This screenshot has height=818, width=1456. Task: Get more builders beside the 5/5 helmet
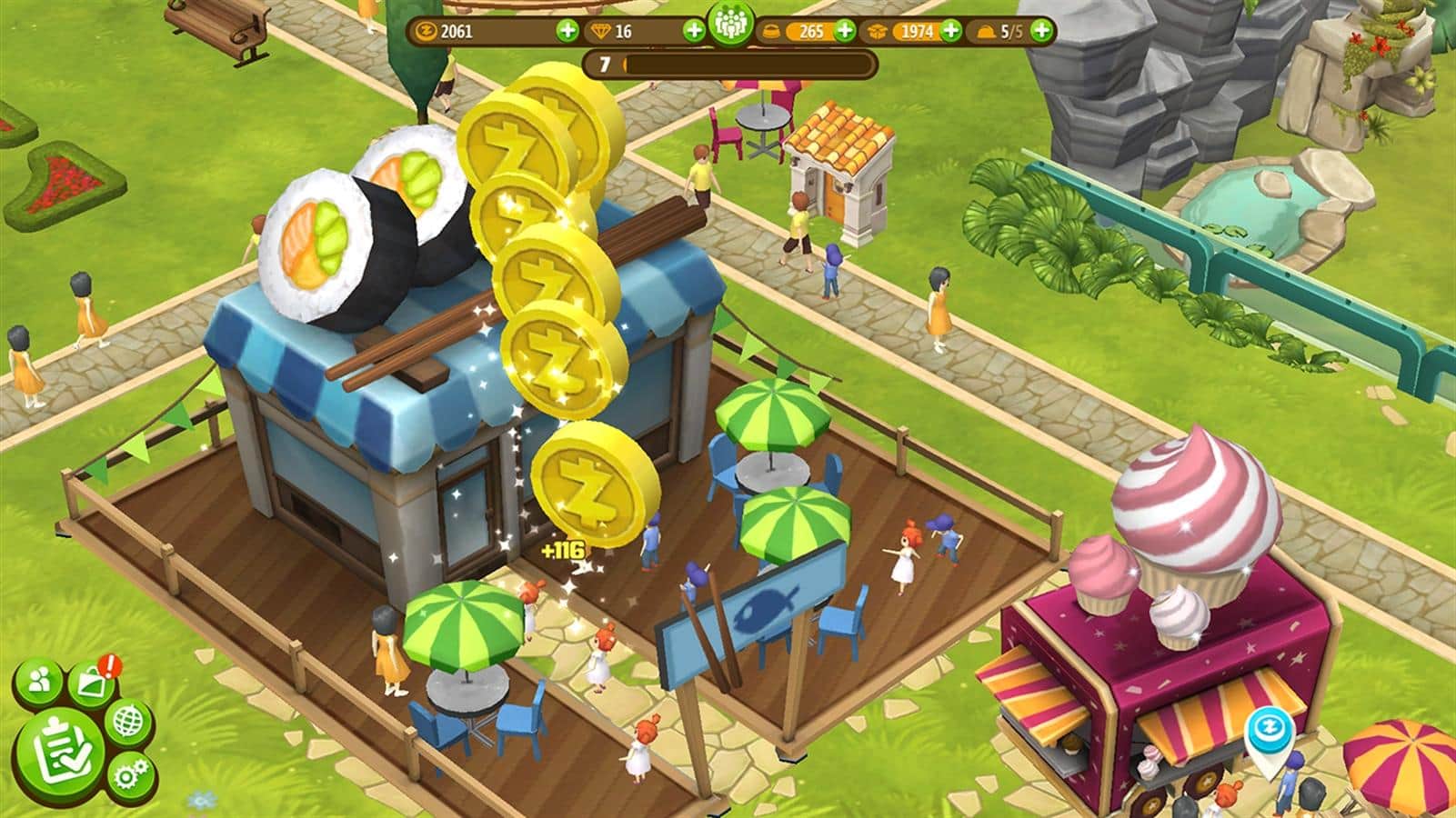coord(1041,31)
